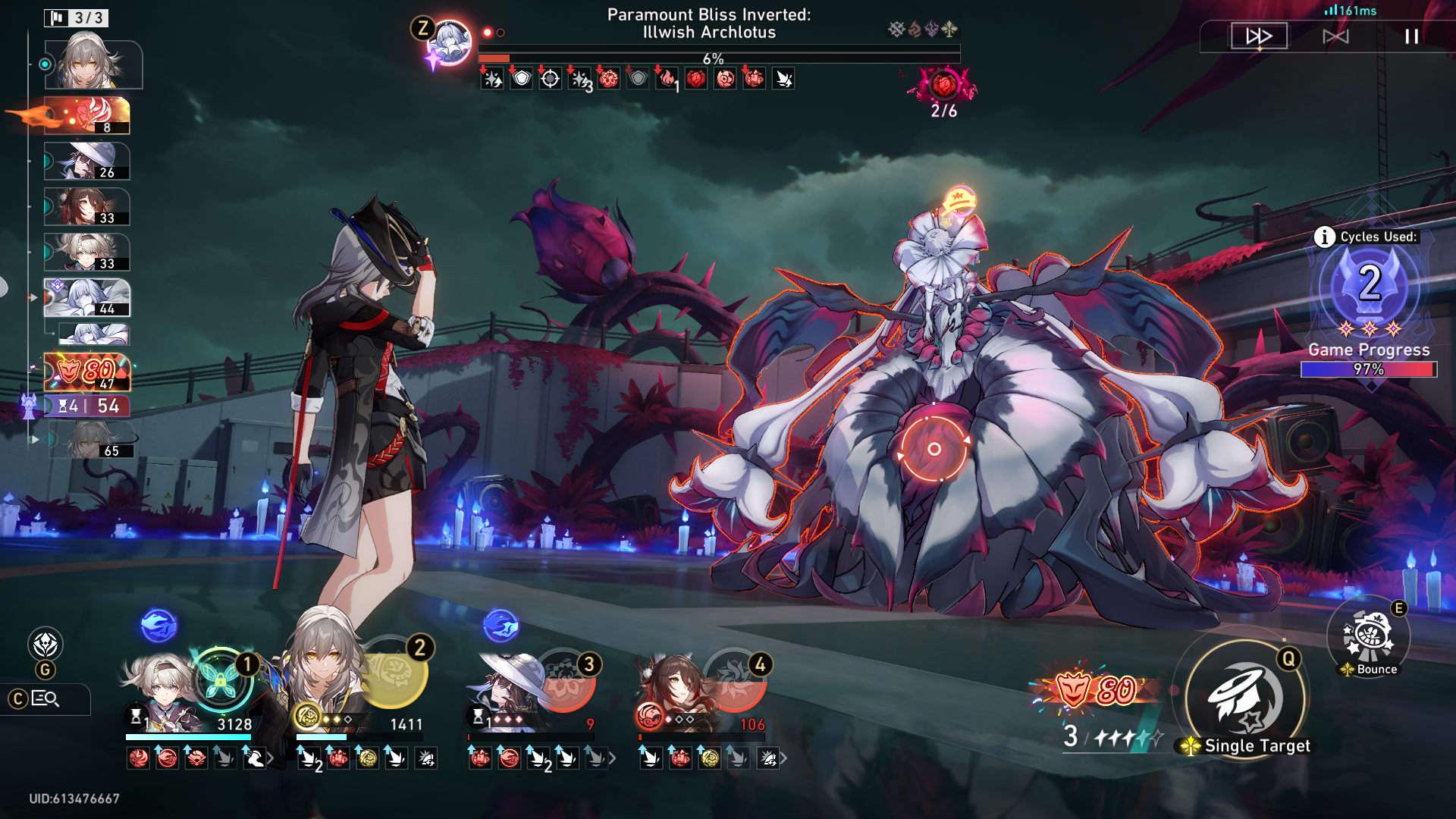Screen dimensions: 1456x819
Task: Open the battle details magnifier button
Action: pos(45,699)
